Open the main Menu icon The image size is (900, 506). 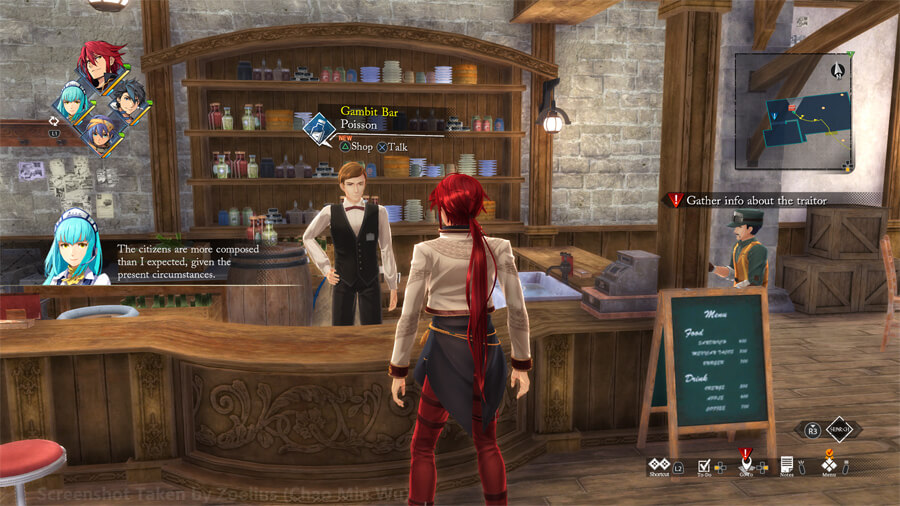828,465
